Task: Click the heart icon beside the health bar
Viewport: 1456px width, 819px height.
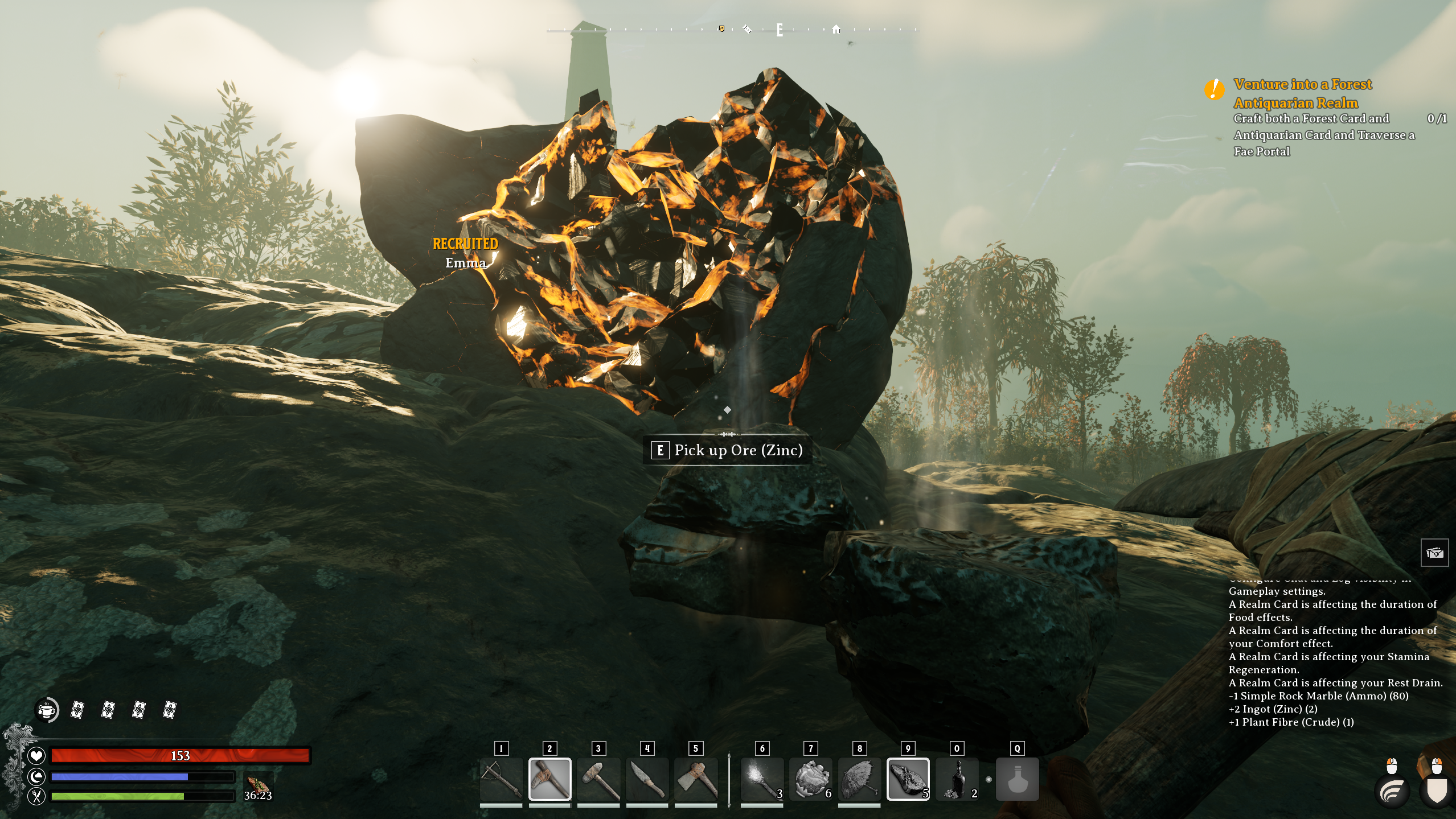Action: pos(36,756)
